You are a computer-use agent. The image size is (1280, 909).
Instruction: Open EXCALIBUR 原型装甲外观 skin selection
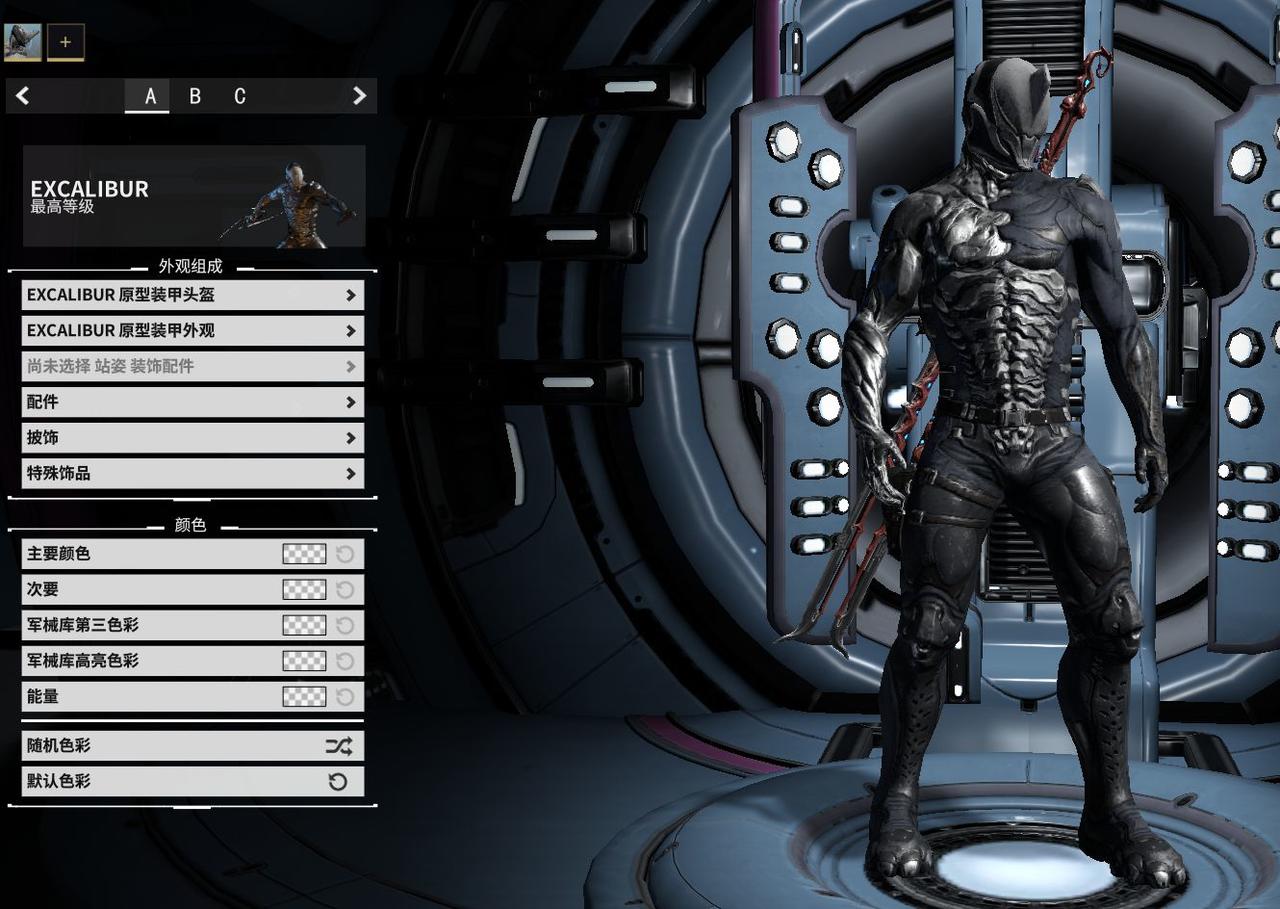(192, 331)
